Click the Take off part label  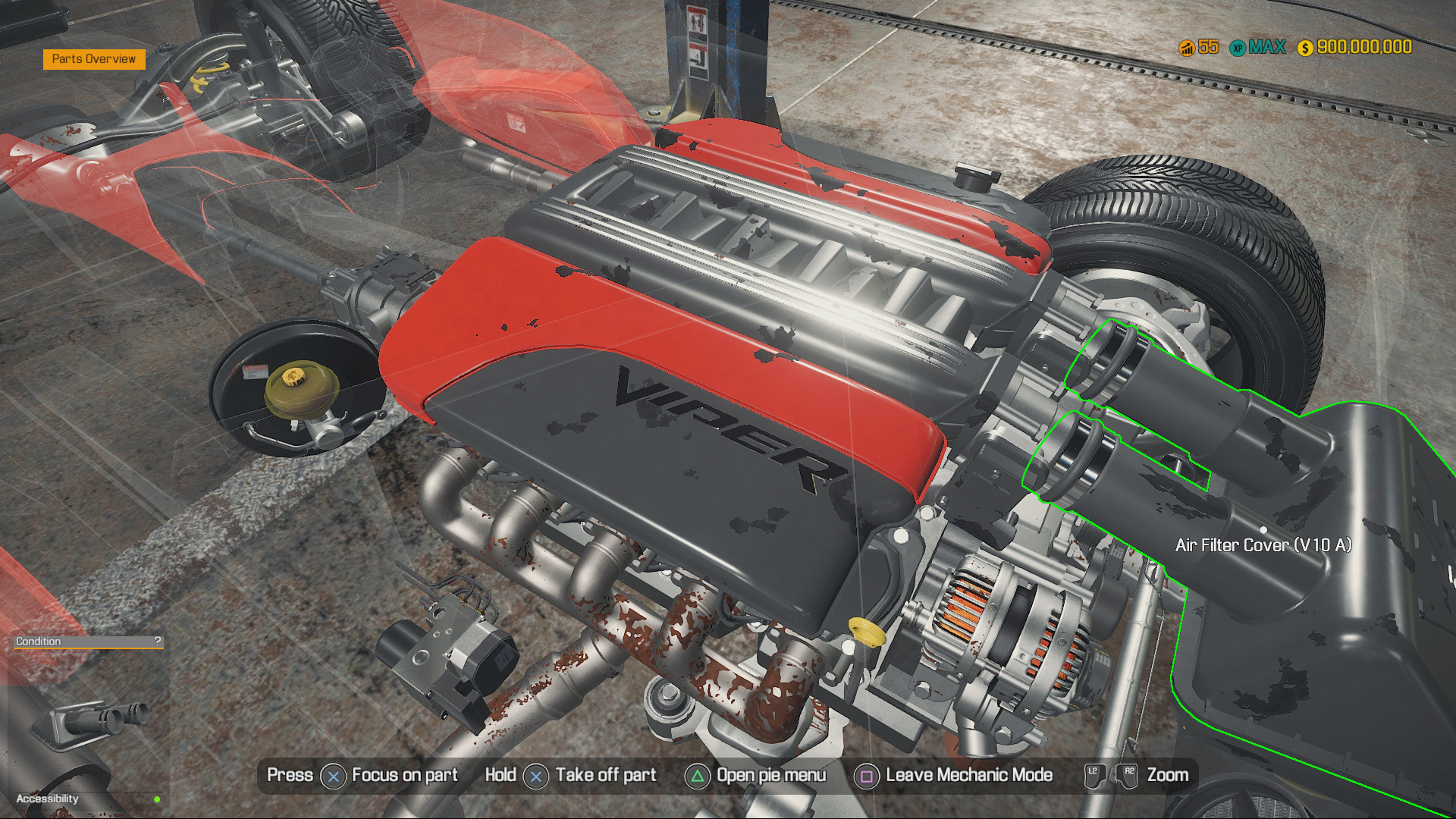click(605, 775)
